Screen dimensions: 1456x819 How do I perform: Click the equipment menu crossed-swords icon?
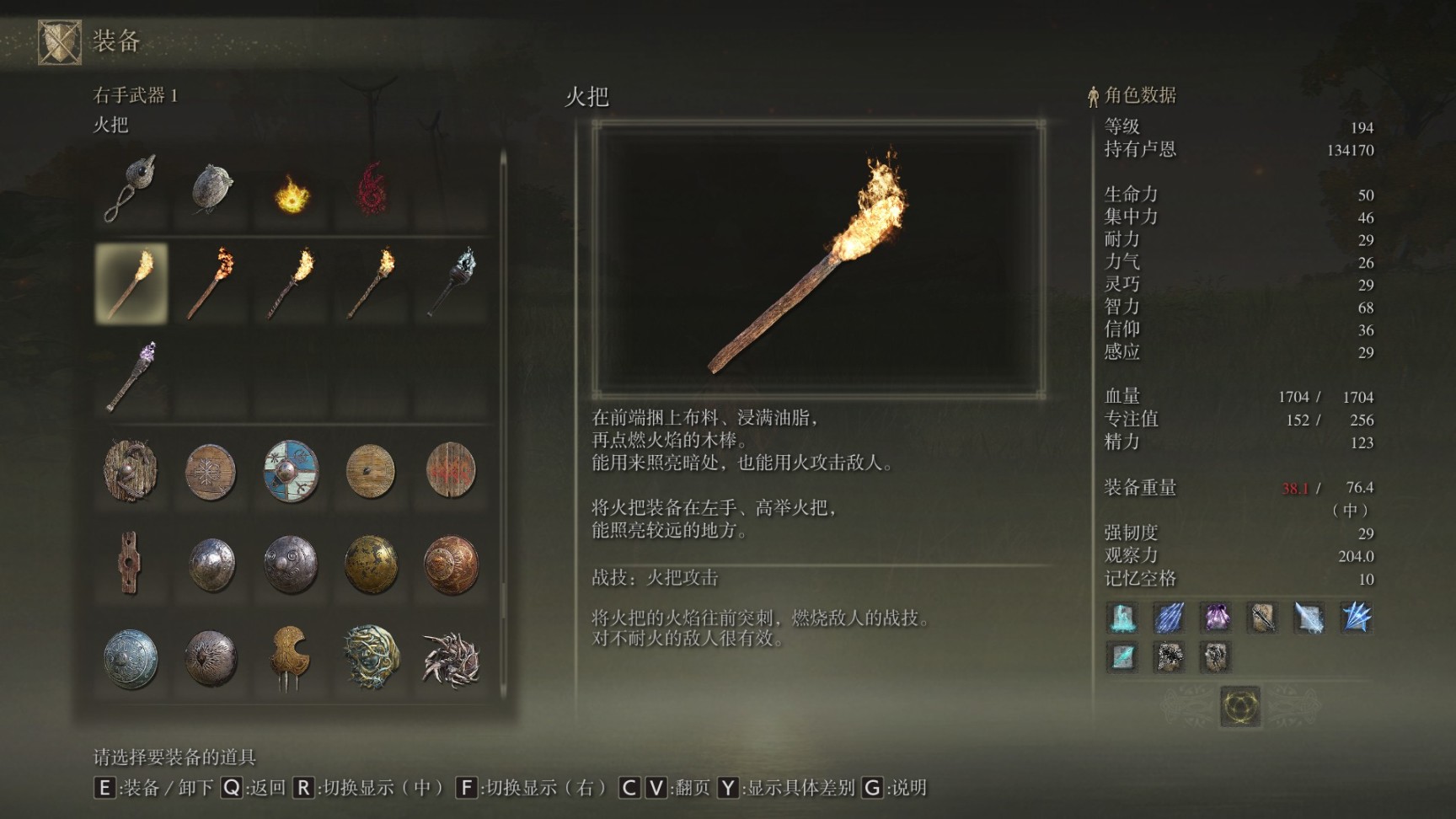point(60,41)
